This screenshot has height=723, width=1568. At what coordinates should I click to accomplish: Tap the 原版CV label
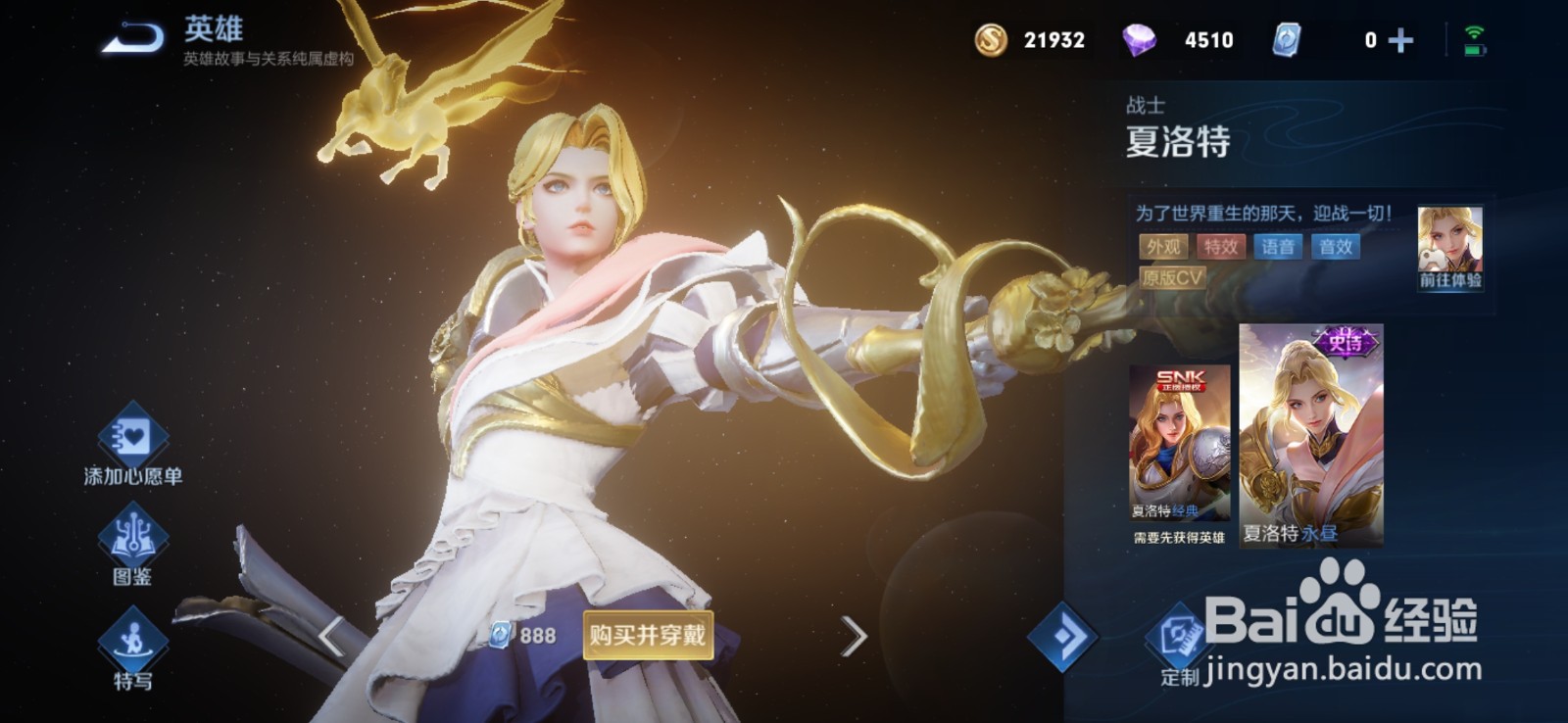coord(1172,278)
